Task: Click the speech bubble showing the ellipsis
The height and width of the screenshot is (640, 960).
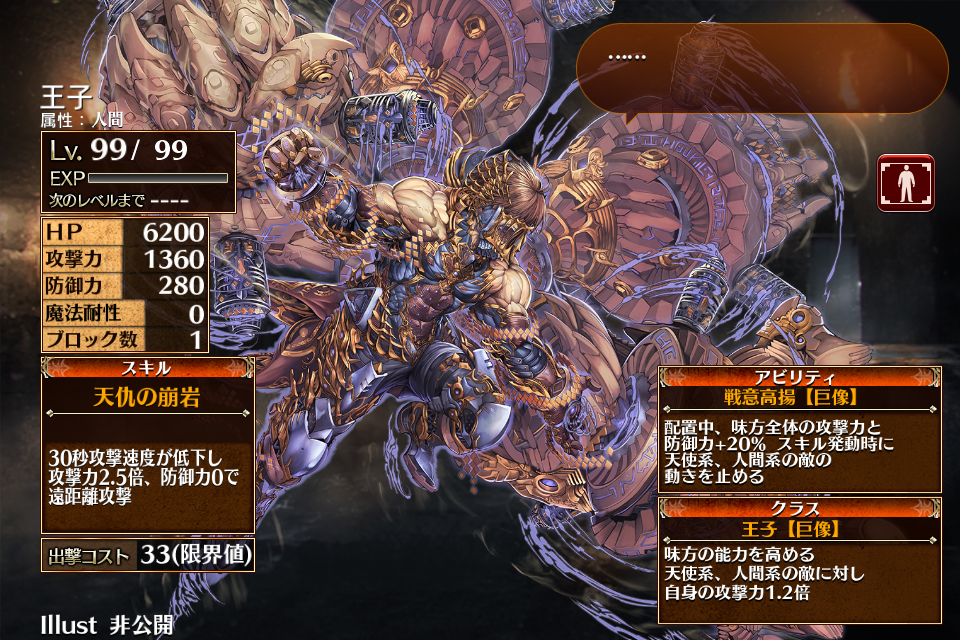Action: pyautogui.click(x=762, y=68)
